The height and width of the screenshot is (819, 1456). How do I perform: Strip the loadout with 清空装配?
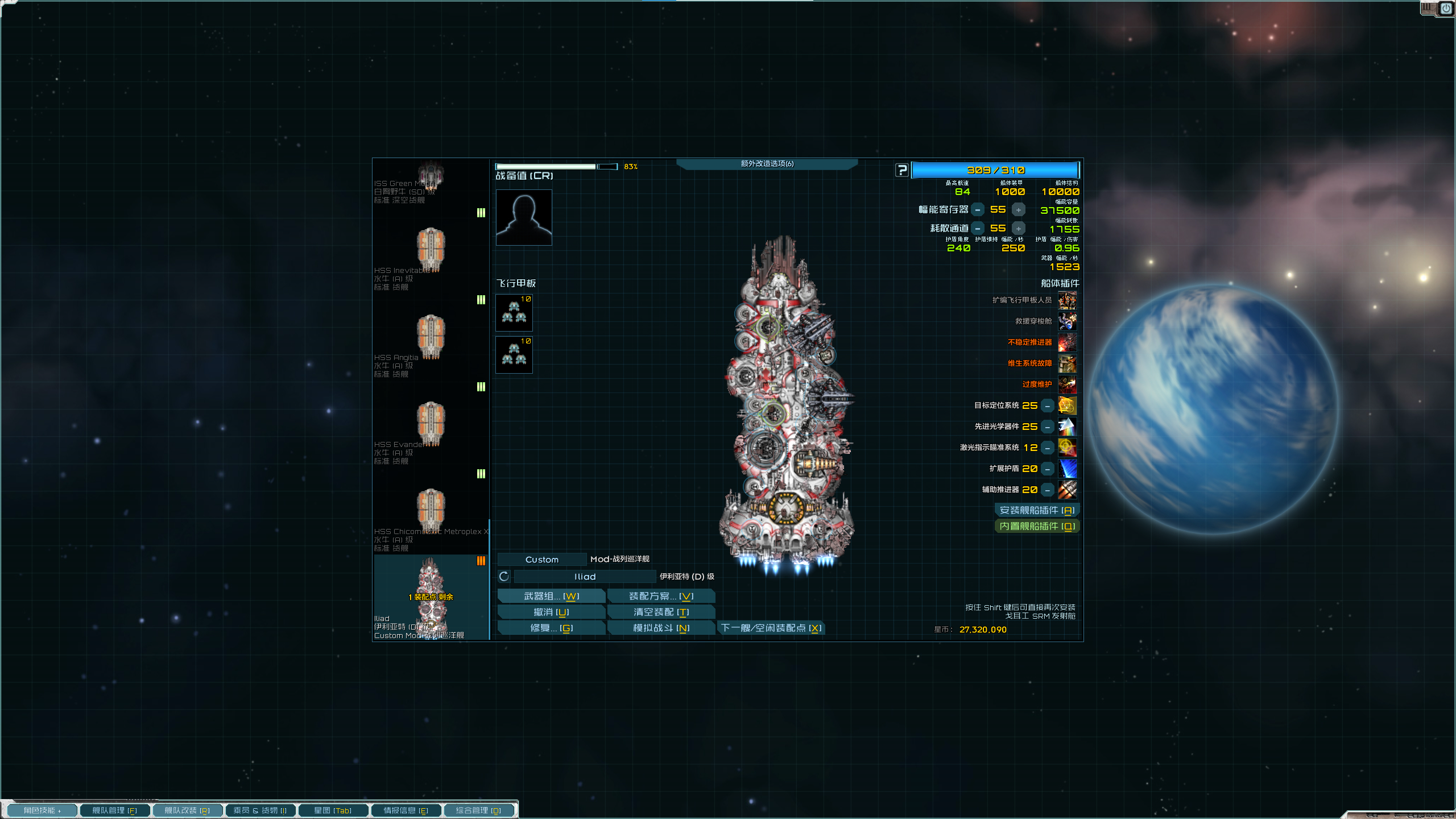[x=661, y=612]
